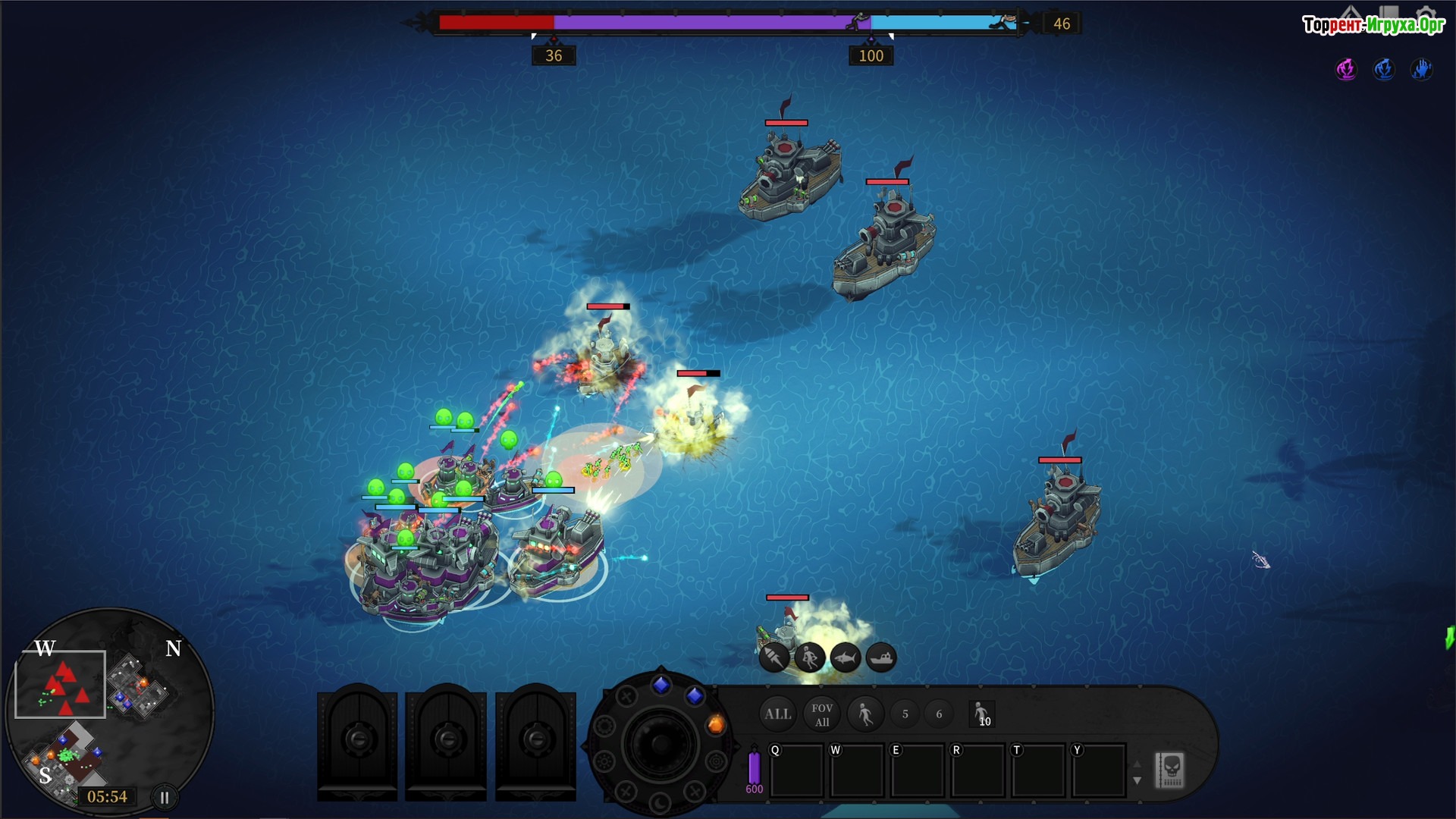Select the unit portrait showing count 10
Image resolution: width=1456 pixels, height=819 pixels.
click(982, 714)
